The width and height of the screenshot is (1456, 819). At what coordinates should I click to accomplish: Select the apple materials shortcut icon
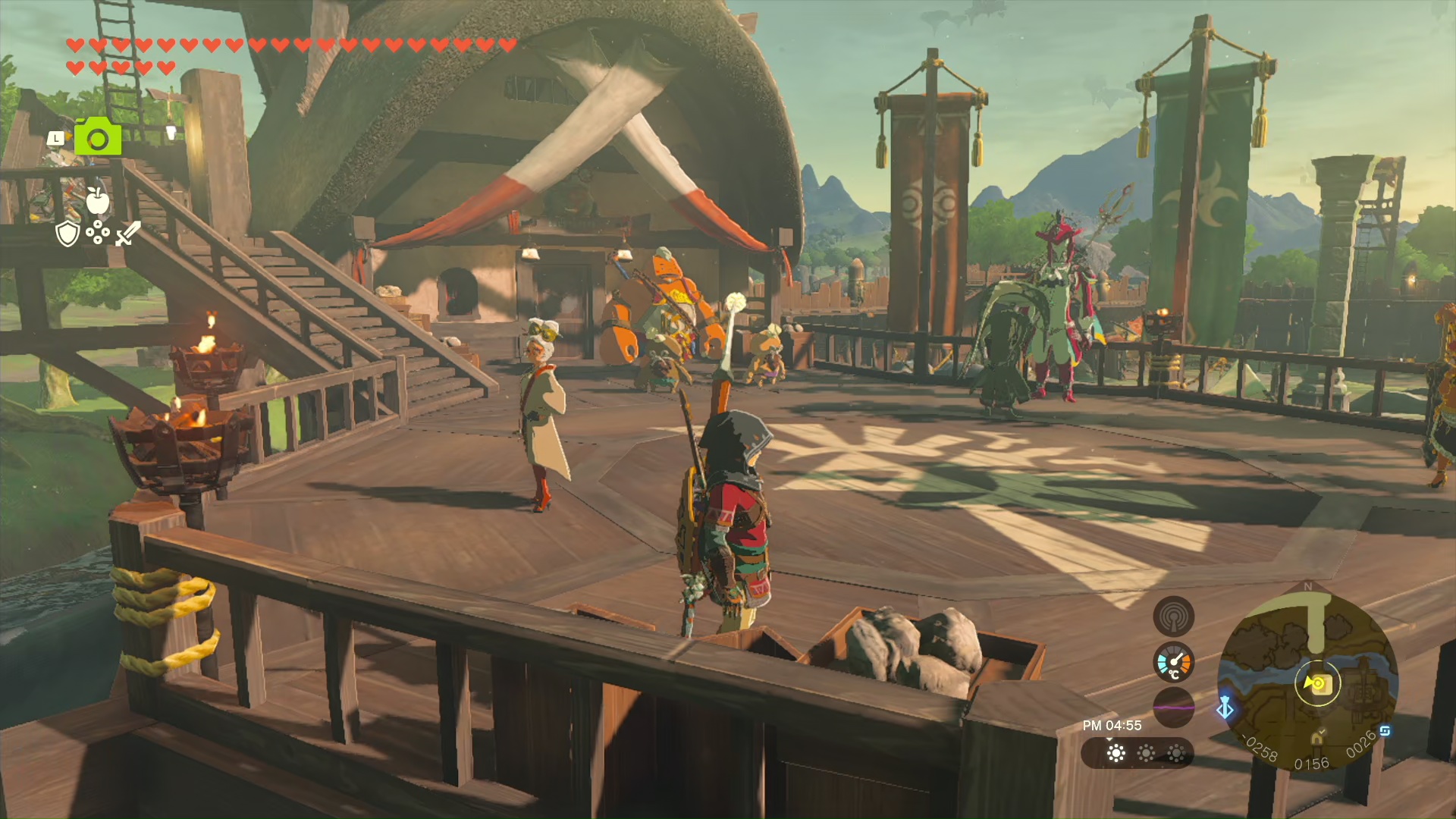[98, 200]
